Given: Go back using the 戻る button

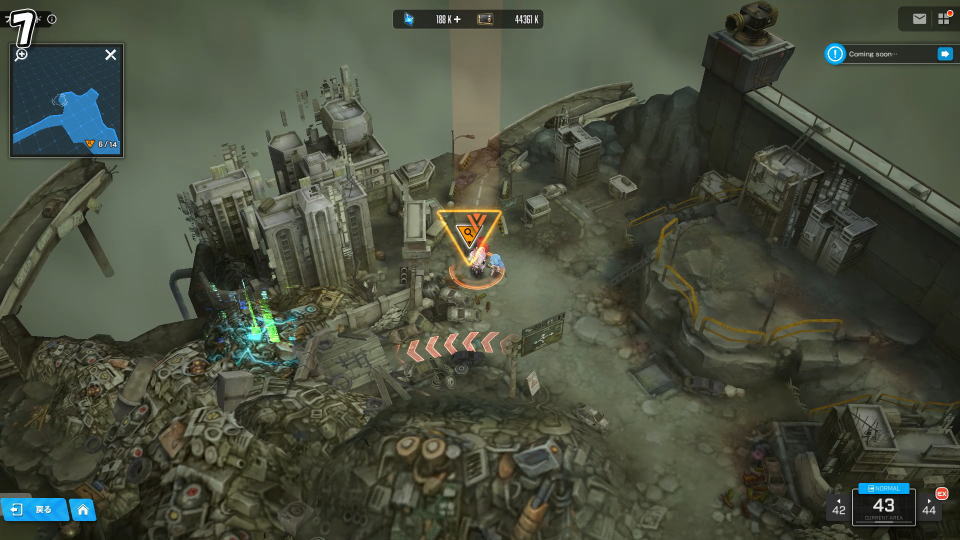Looking at the screenshot, I should pyautogui.click(x=34, y=510).
